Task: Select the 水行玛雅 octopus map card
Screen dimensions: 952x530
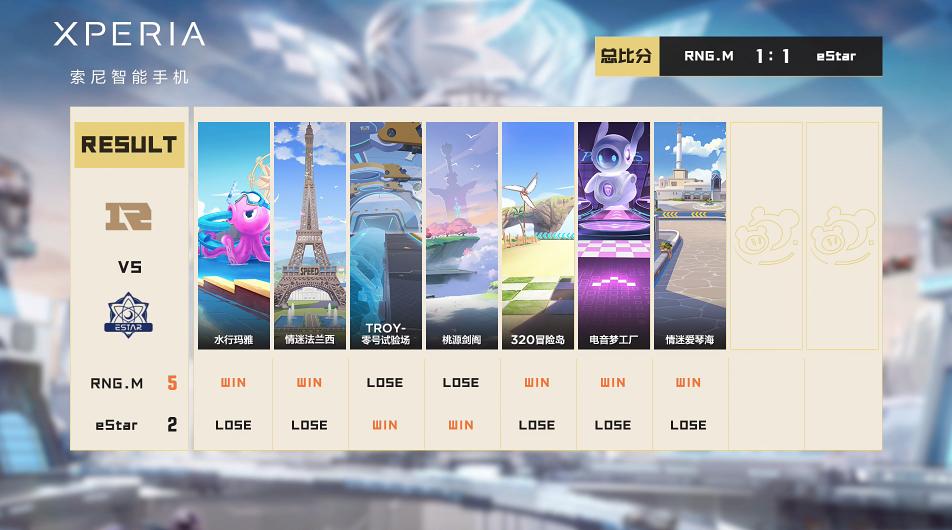Action: coord(234,235)
